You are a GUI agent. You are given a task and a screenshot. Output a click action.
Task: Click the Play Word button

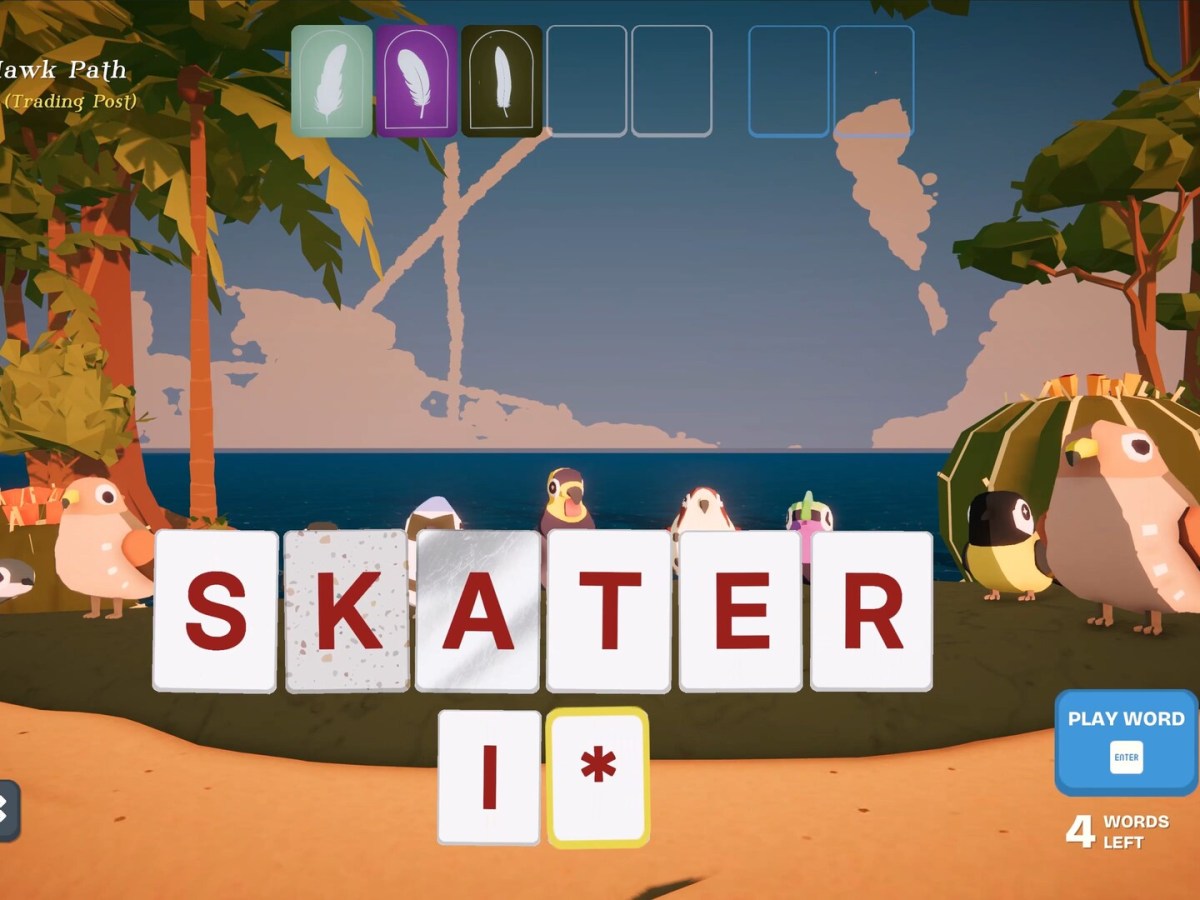[1126, 741]
